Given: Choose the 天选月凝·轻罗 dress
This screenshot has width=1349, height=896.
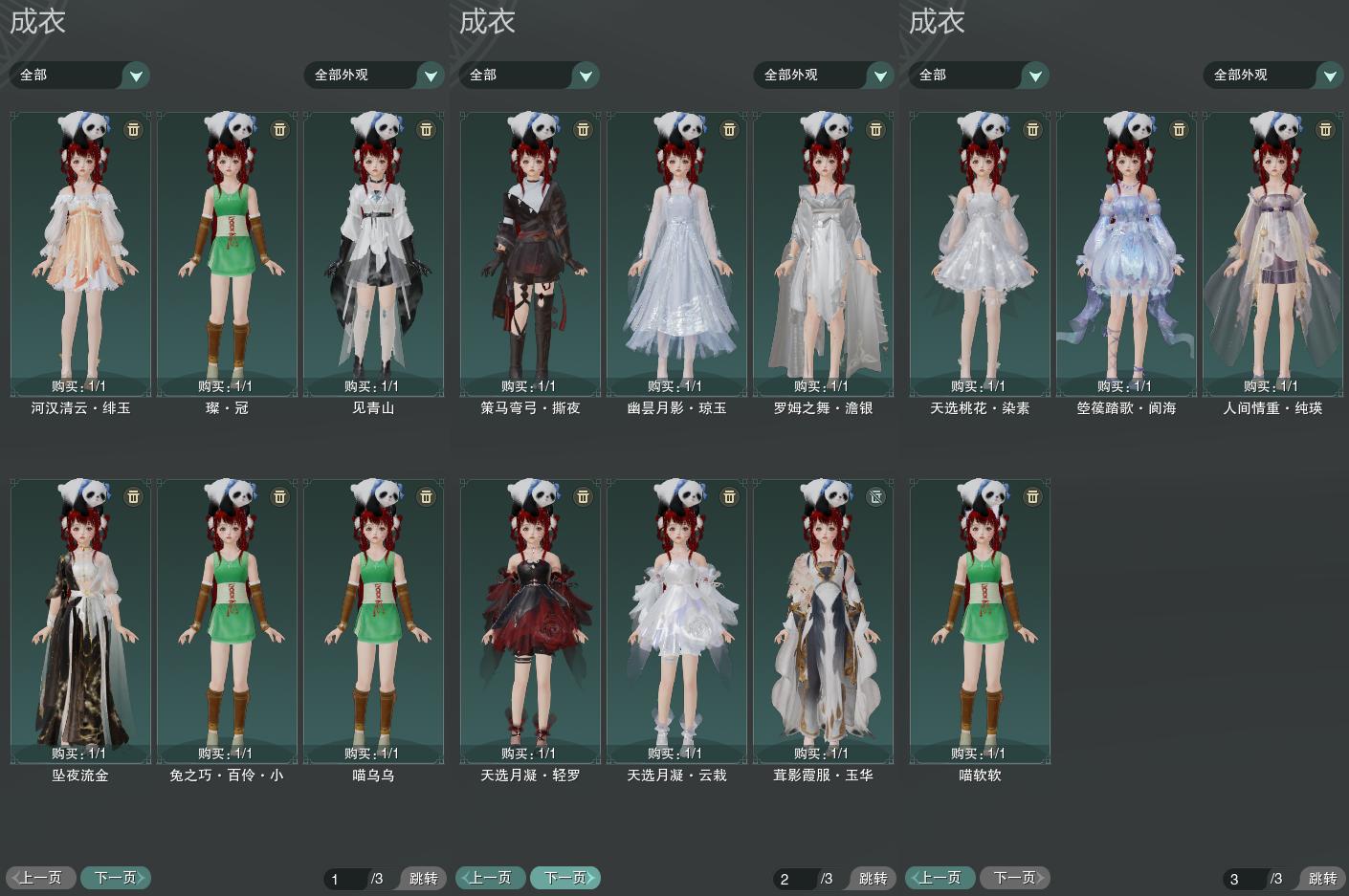Looking at the screenshot, I should [x=530, y=622].
